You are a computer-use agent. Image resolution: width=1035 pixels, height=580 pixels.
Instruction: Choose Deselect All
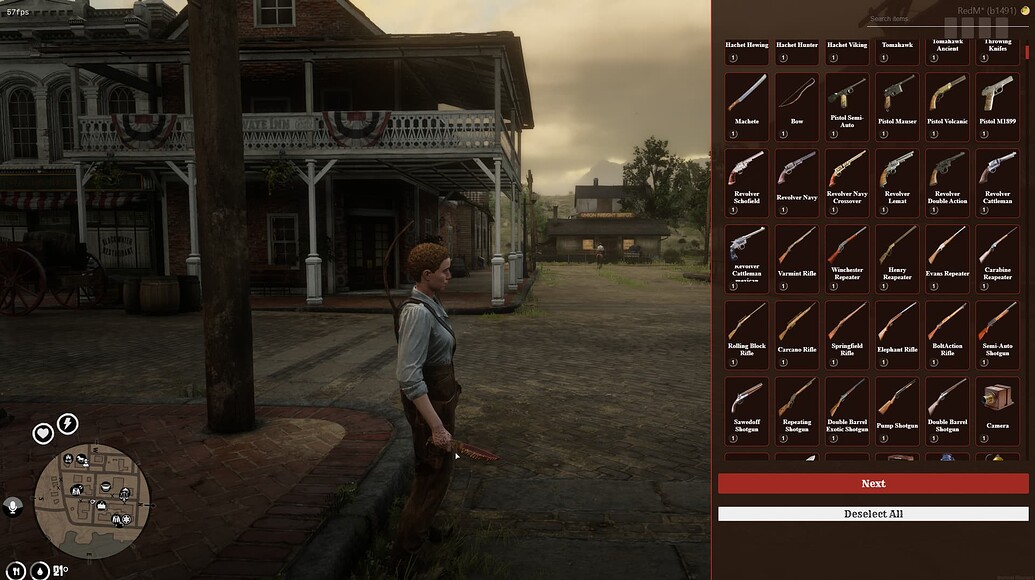[x=873, y=514]
